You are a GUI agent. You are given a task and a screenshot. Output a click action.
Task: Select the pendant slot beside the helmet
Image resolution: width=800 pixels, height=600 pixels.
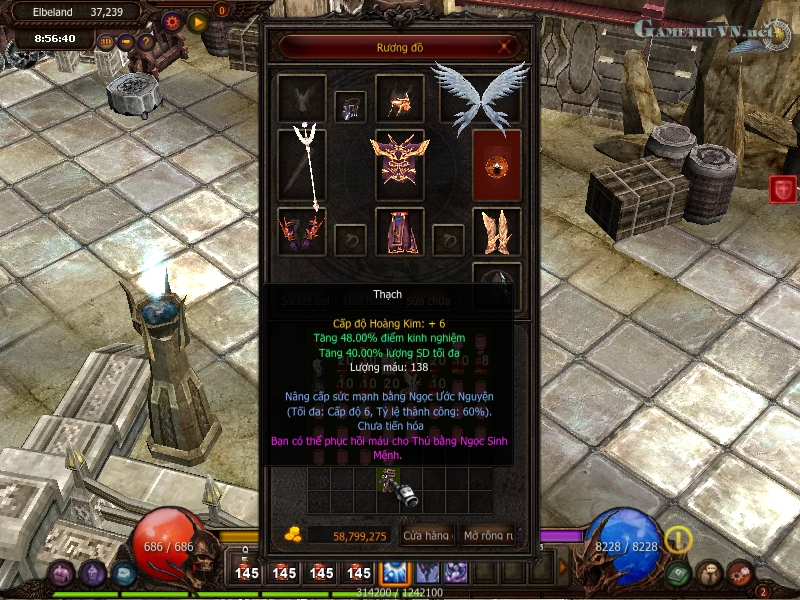(350, 106)
